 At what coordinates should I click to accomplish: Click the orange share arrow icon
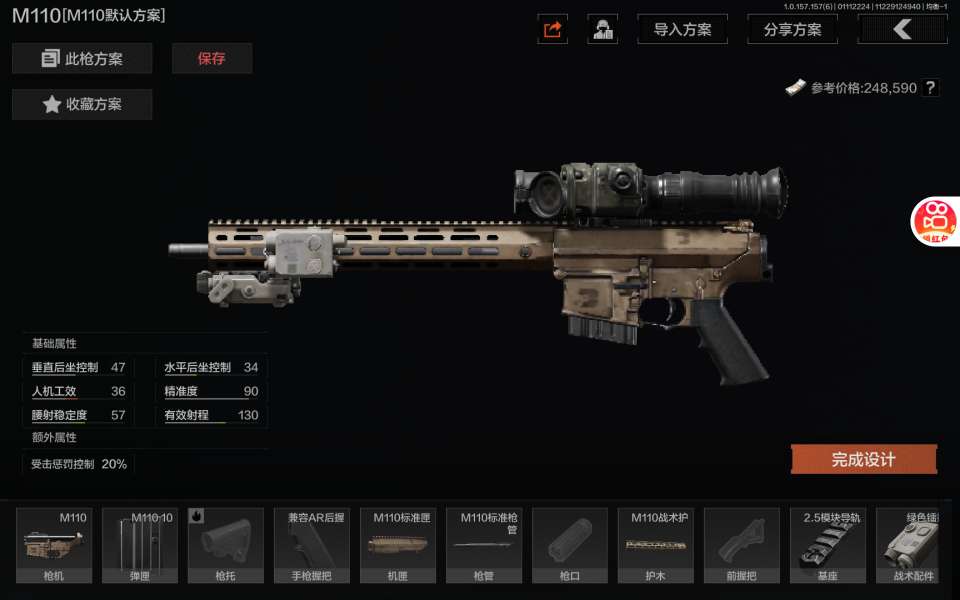pos(553,30)
